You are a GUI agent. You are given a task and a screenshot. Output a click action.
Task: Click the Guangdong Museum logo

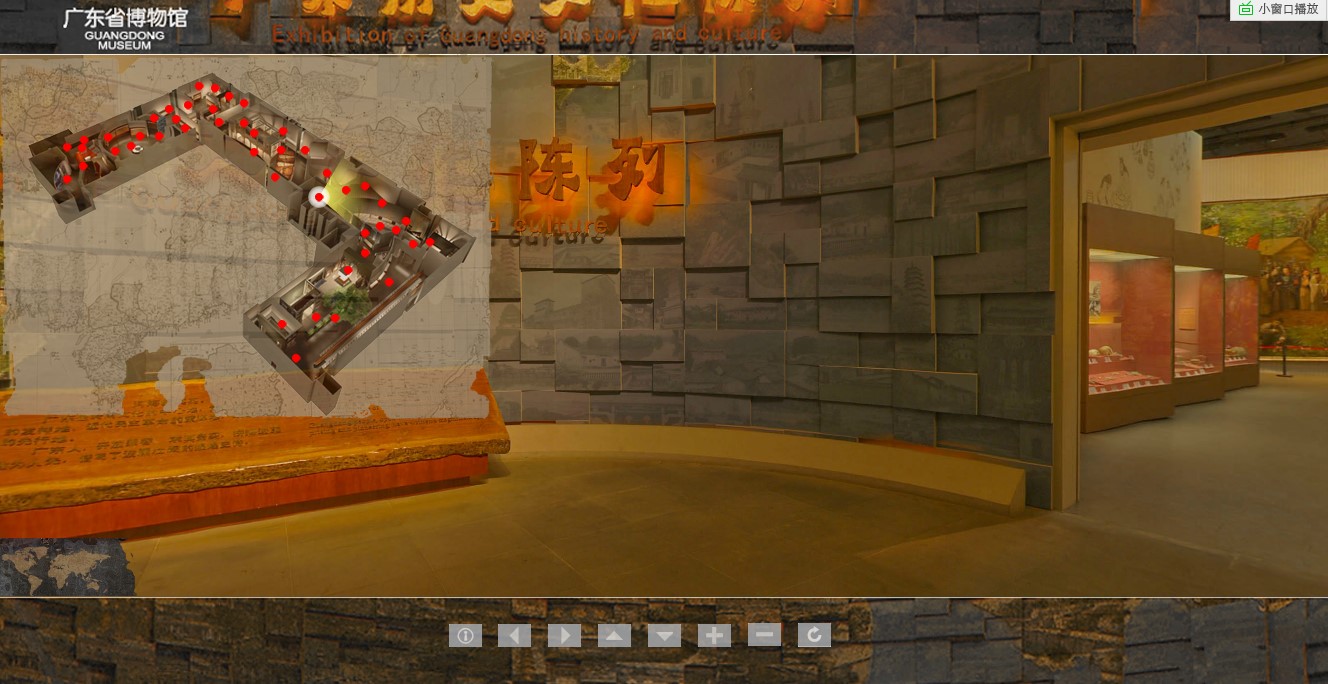coord(125,27)
